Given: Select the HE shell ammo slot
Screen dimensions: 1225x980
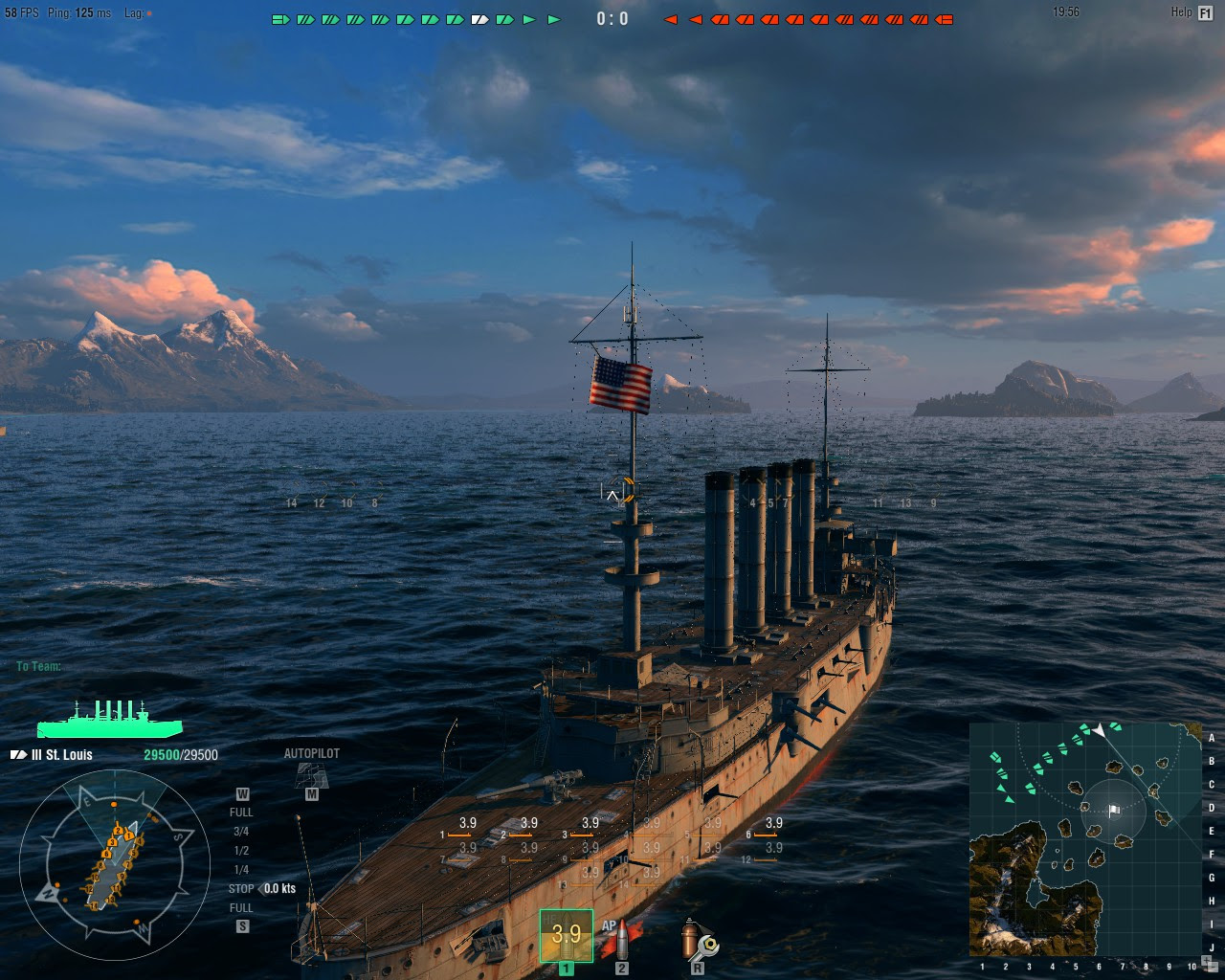Looking at the screenshot, I should click(x=566, y=935).
